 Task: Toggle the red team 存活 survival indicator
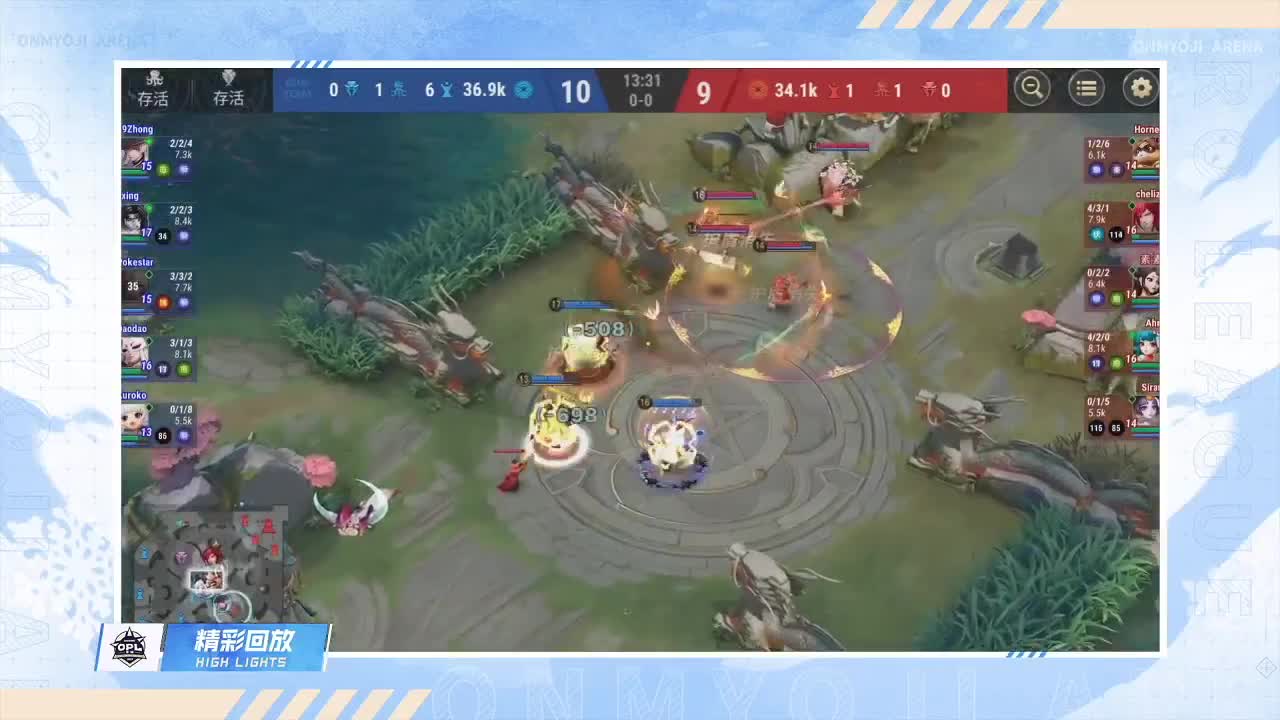coord(227,93)
